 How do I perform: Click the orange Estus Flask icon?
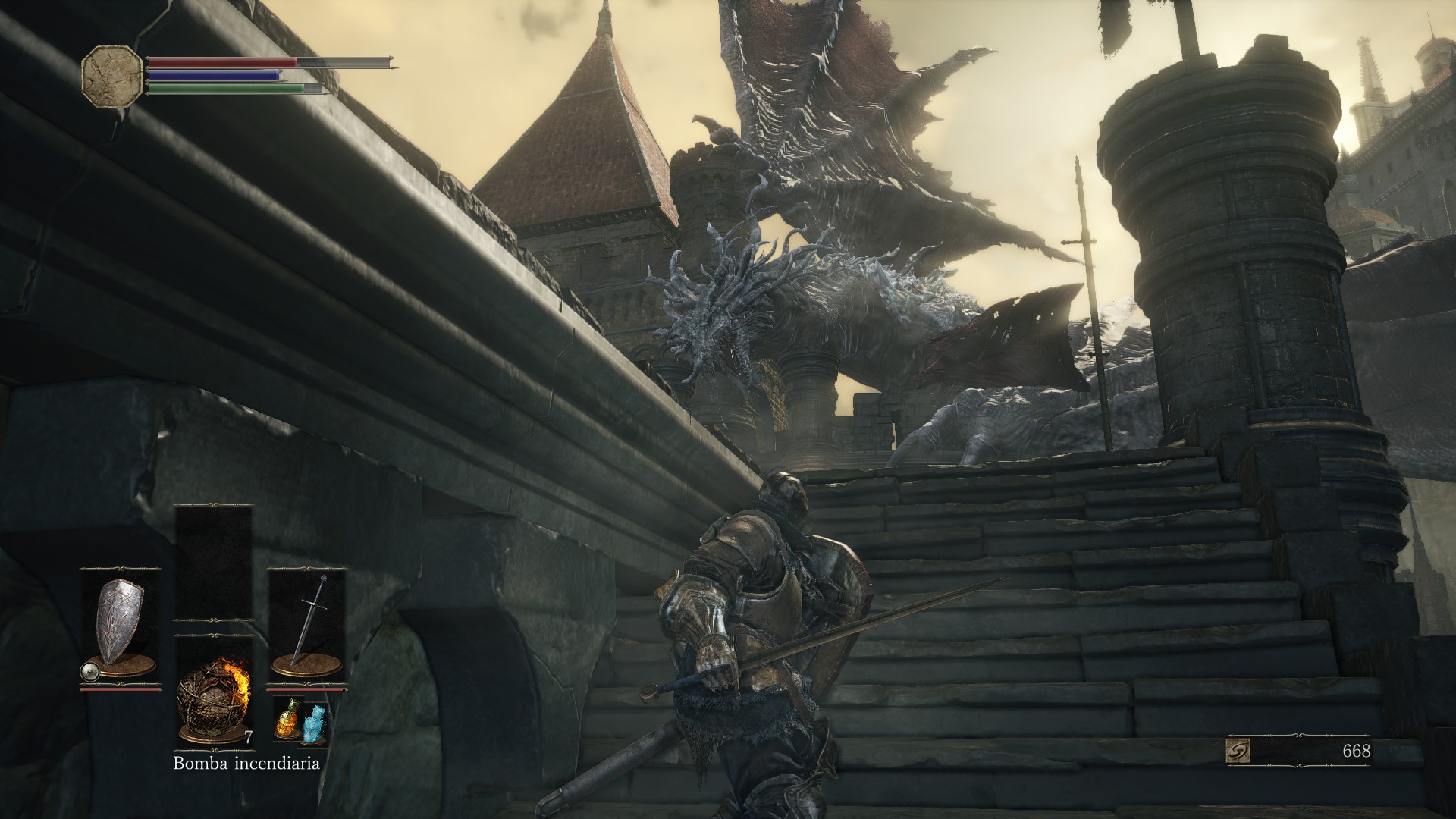coord(287,717)
